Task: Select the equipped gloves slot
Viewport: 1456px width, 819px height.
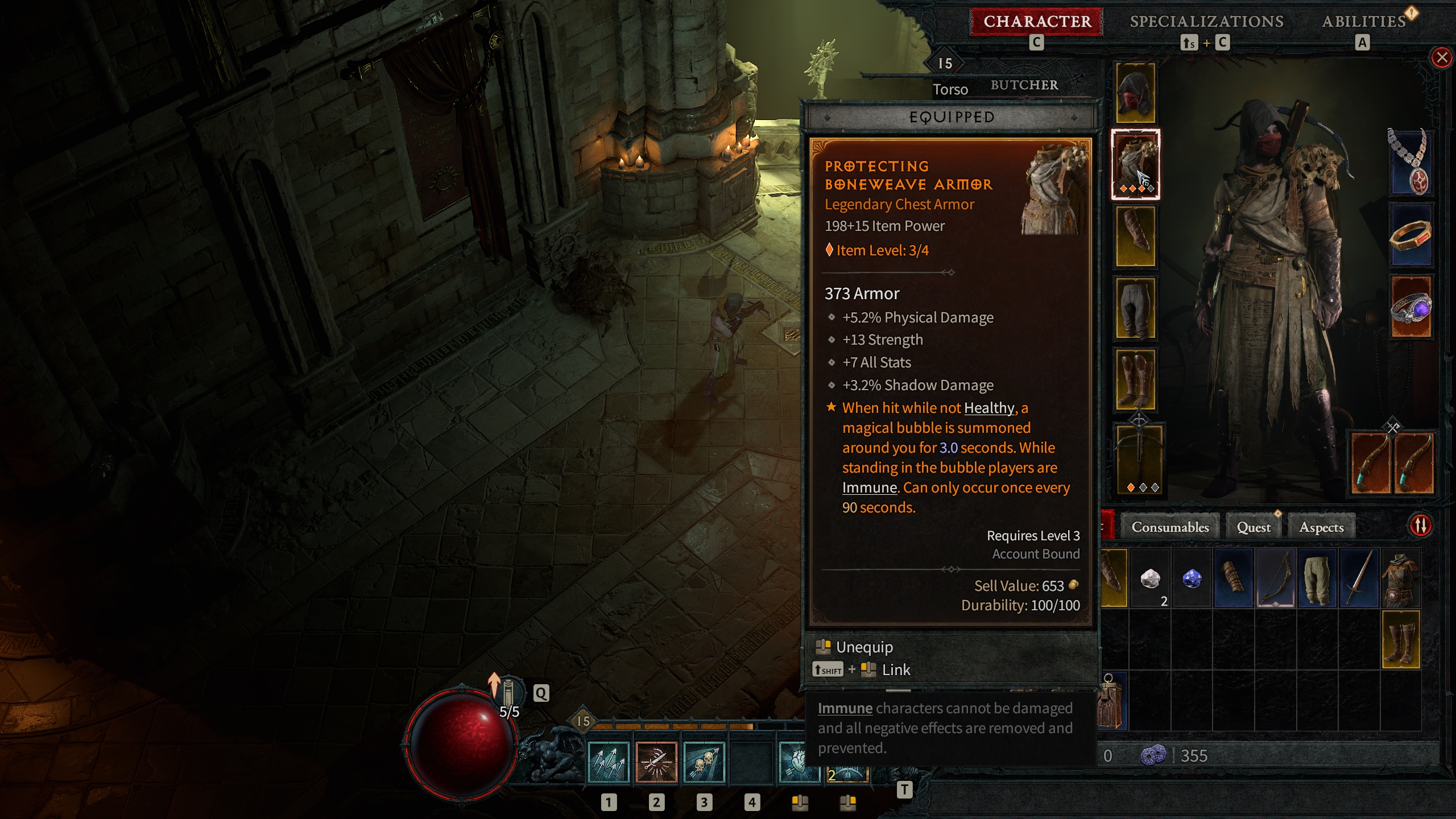Action: tap(1135, 236)
